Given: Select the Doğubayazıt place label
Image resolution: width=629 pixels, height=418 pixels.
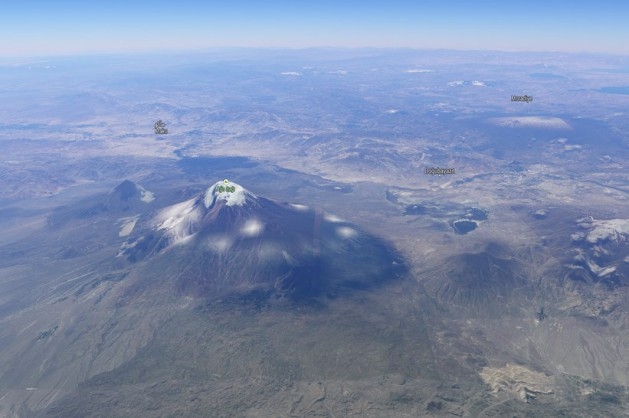Looking at the screenshot, I should [x=439, y=171].
